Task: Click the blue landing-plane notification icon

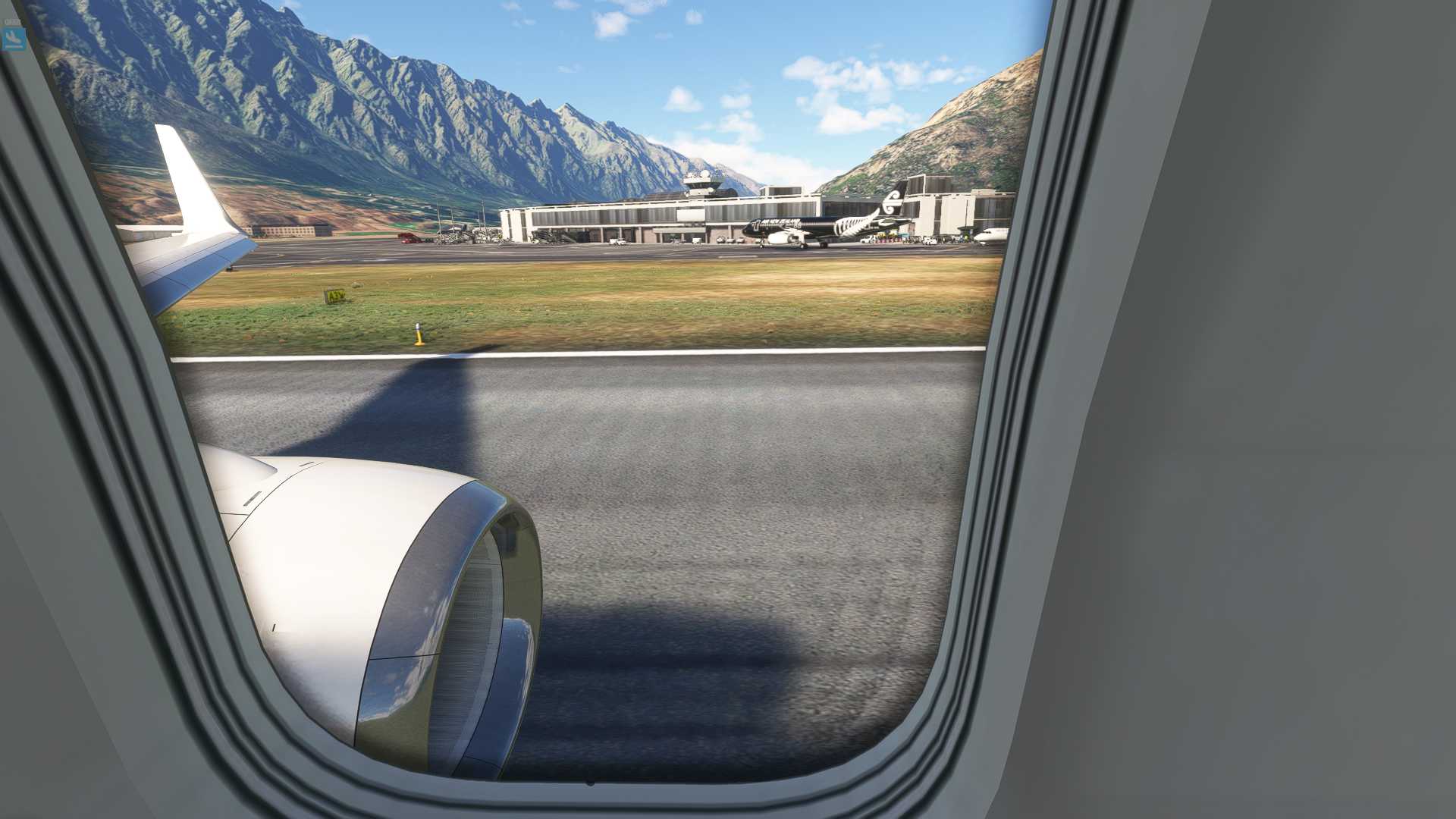Action: click(13, 39)
